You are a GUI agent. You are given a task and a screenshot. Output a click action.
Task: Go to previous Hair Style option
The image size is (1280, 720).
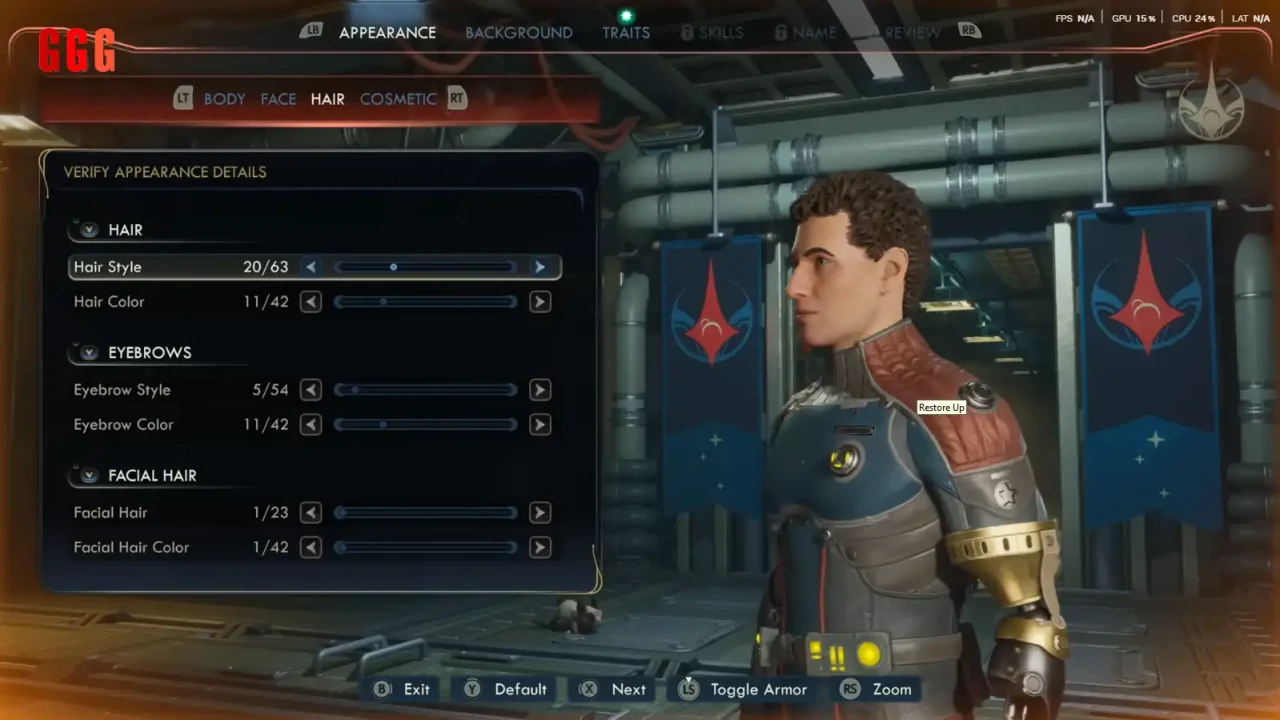[311, 267]
